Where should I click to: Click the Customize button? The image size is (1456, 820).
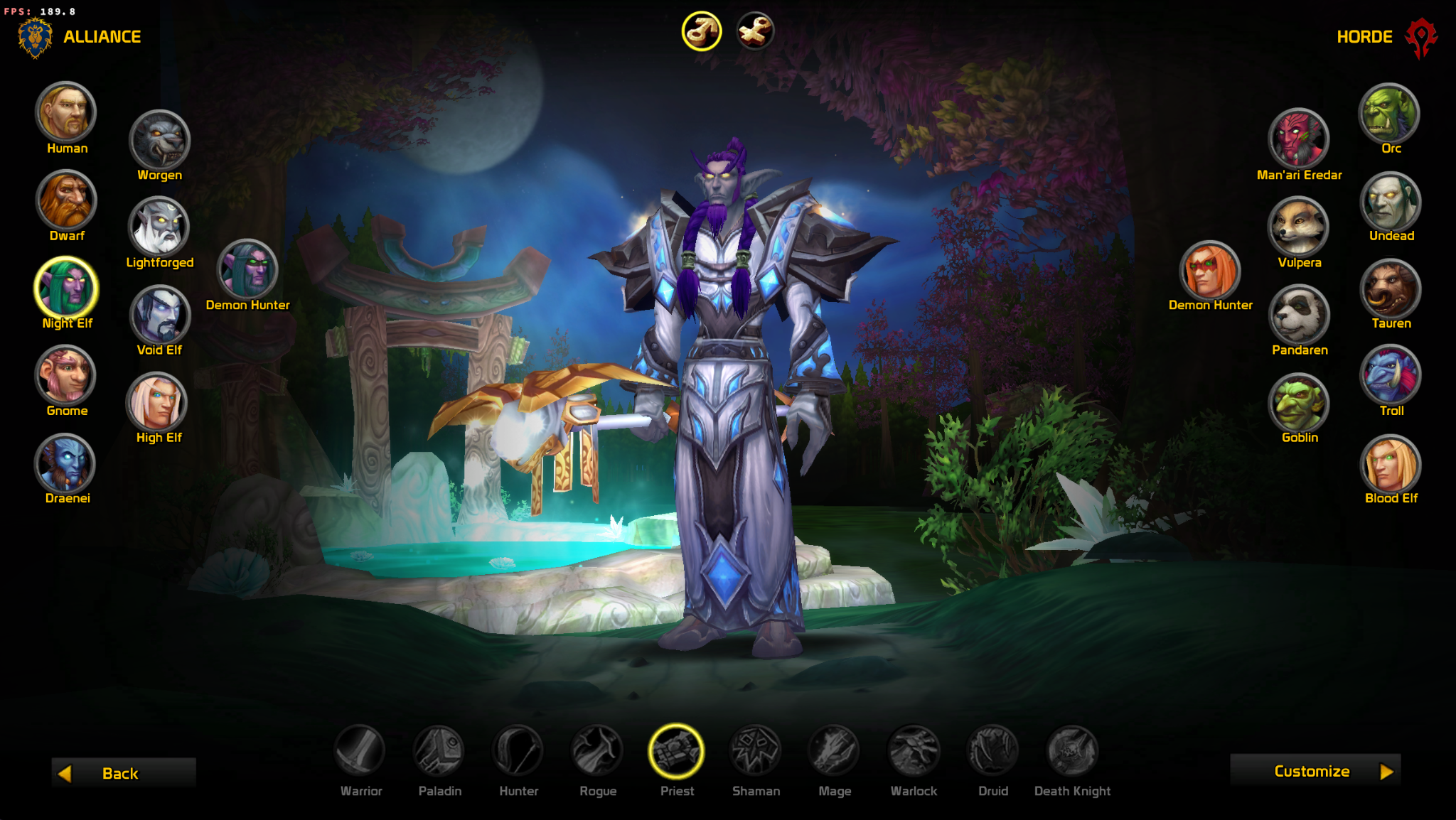(1315, 771)
